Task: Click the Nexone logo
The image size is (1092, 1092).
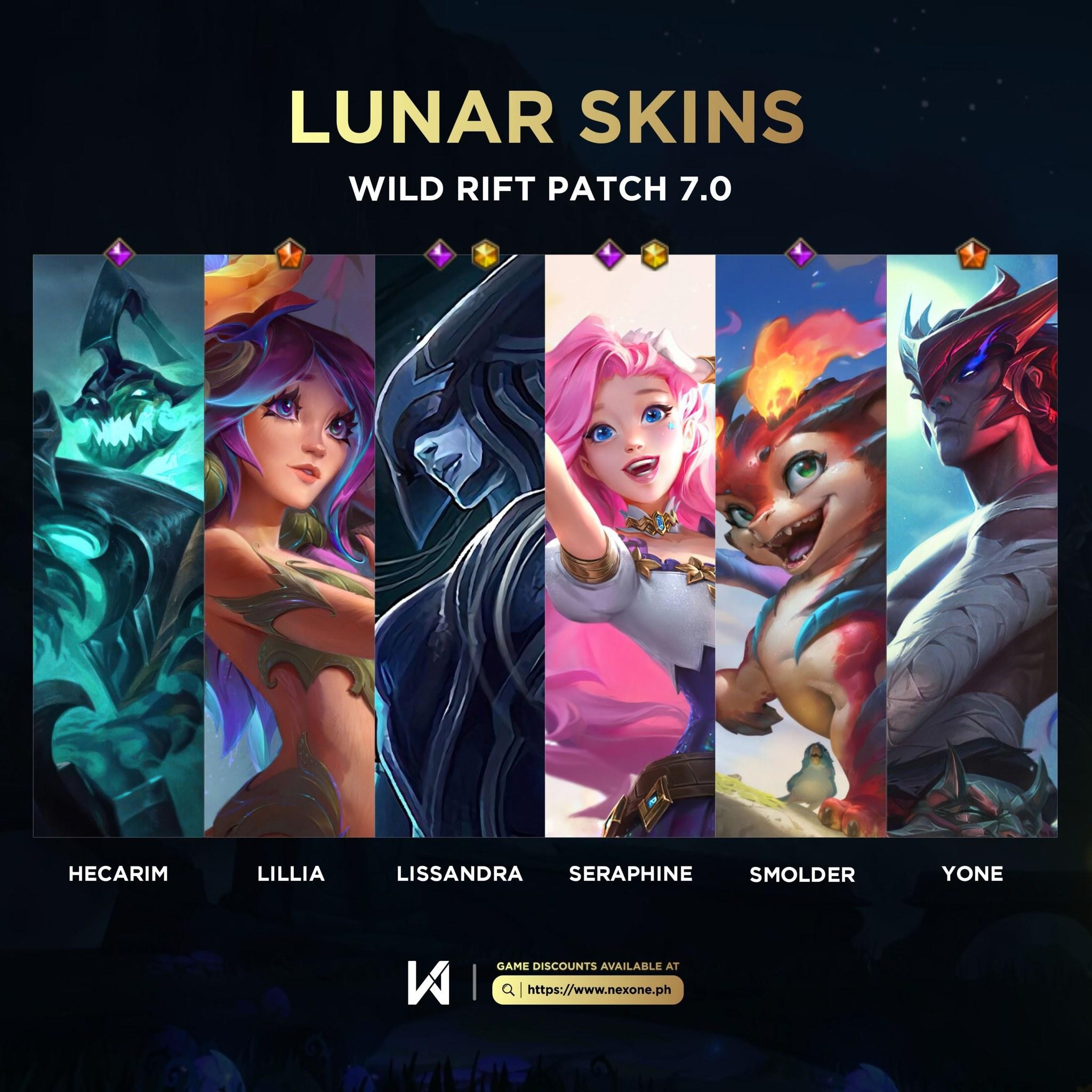Action: coord(429,983)
